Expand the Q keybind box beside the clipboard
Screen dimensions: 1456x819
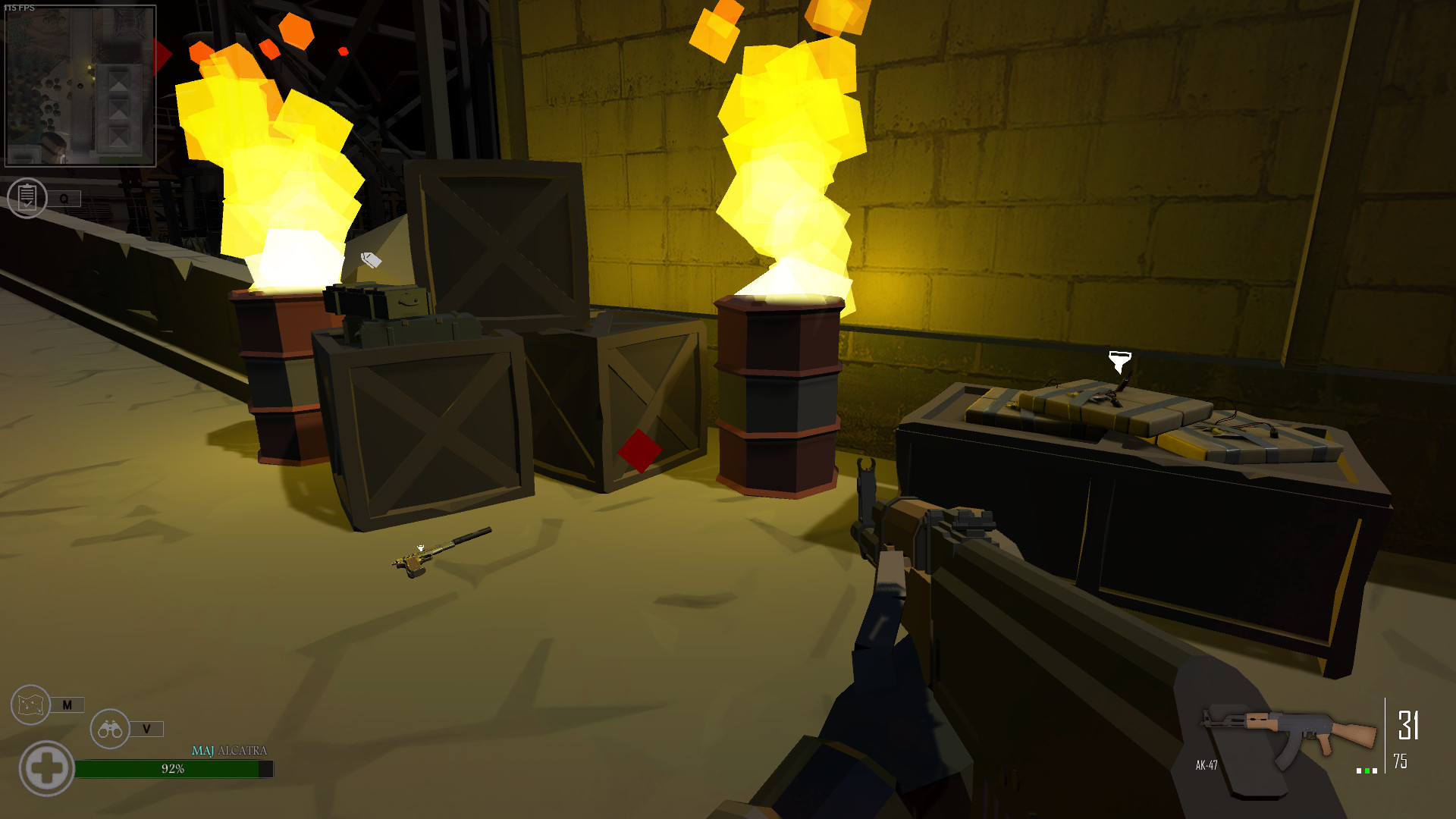(x=65, y=198)
